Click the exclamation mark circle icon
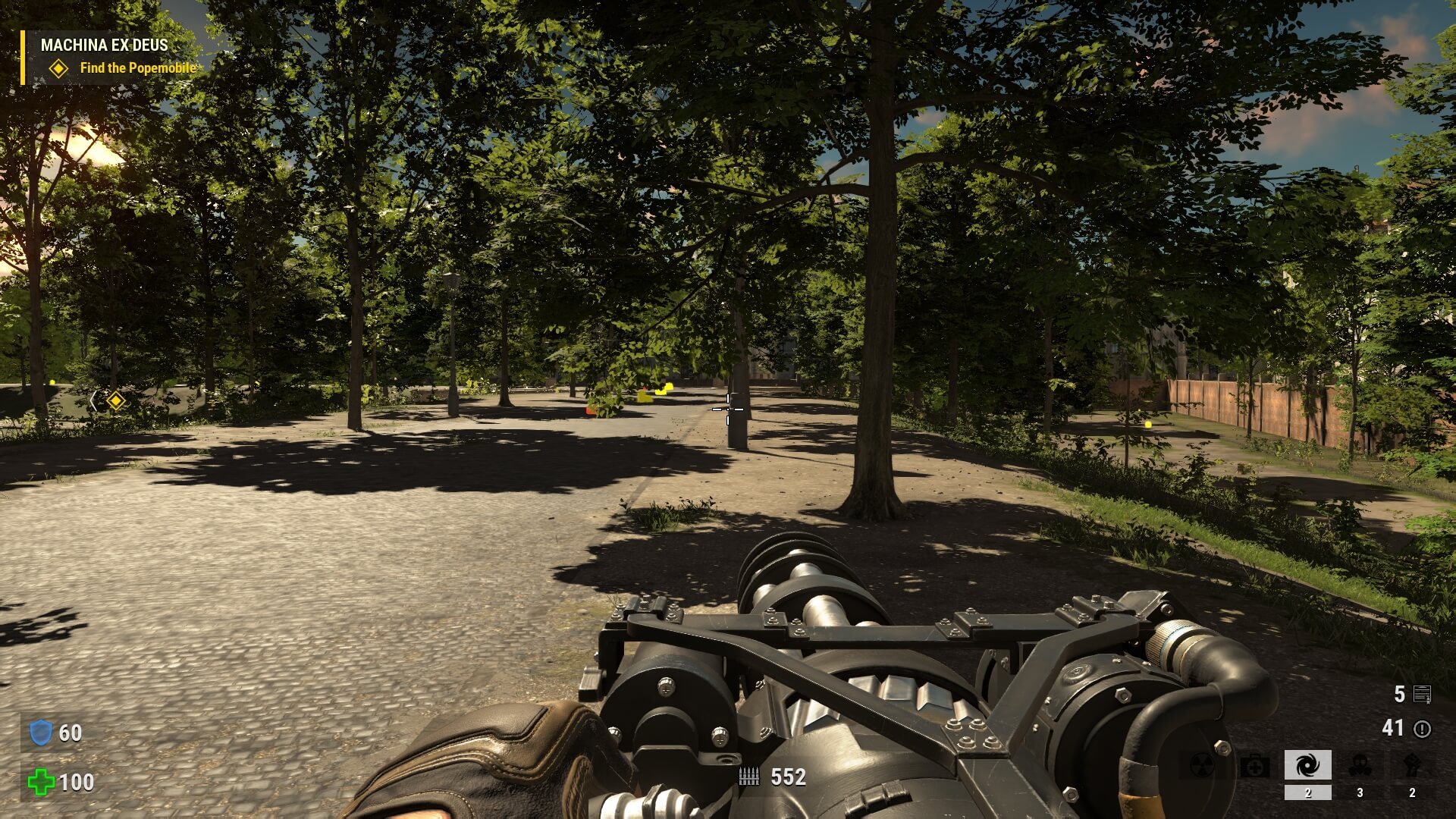 tap(1423, 729)
